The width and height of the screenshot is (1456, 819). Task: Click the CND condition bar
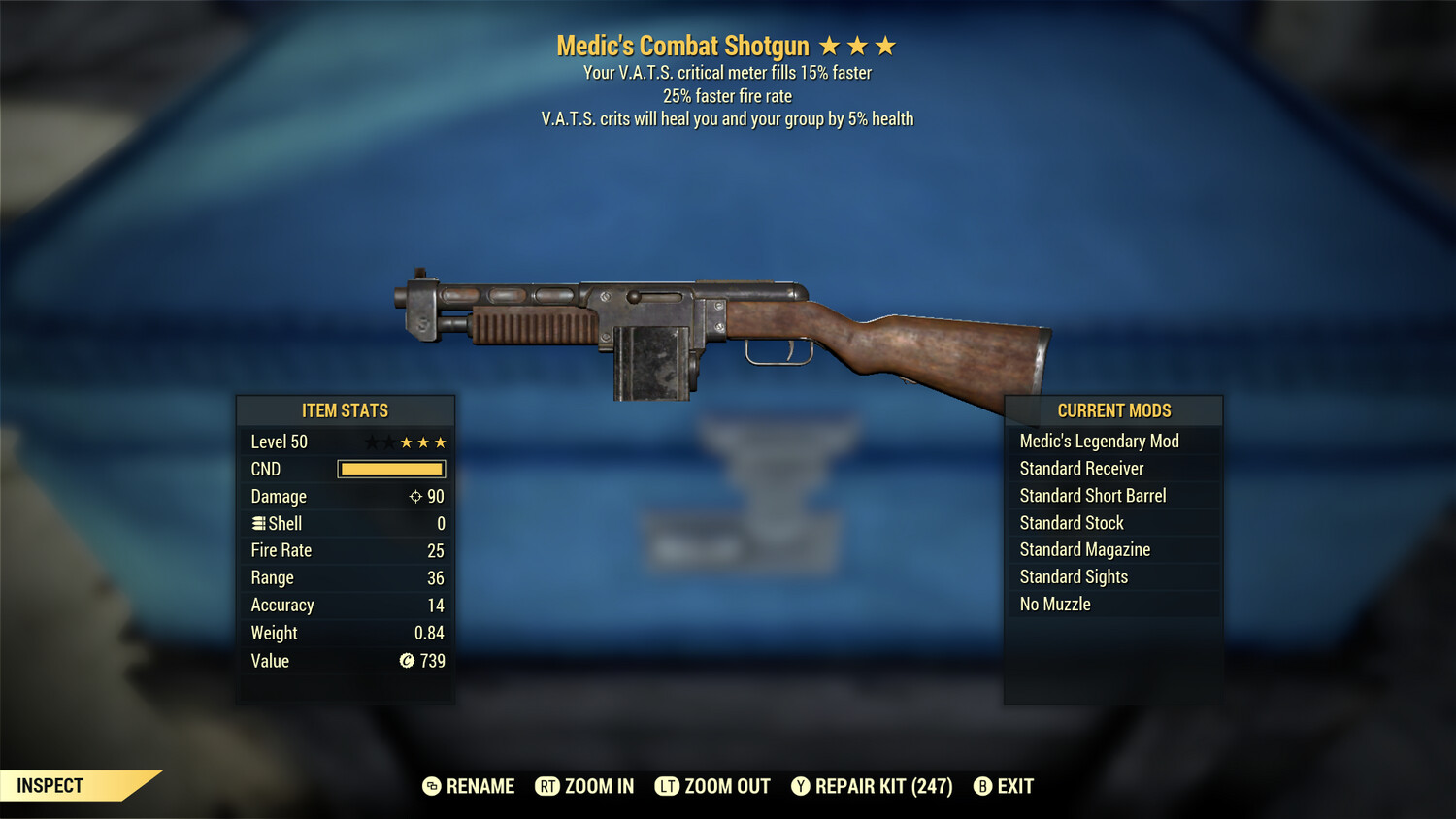pyautogui.click(x=391, y=469)
